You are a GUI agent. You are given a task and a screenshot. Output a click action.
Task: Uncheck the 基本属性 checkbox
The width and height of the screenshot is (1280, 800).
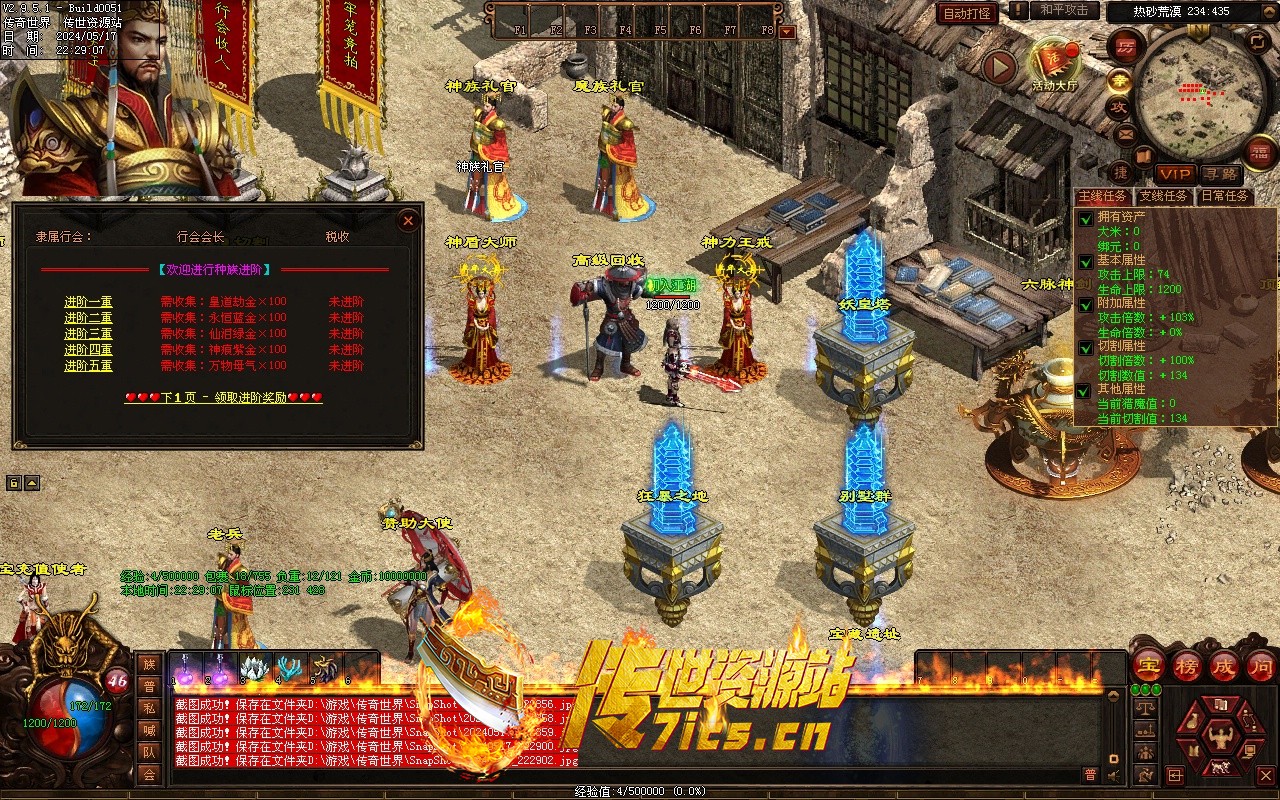point(1085,260)
